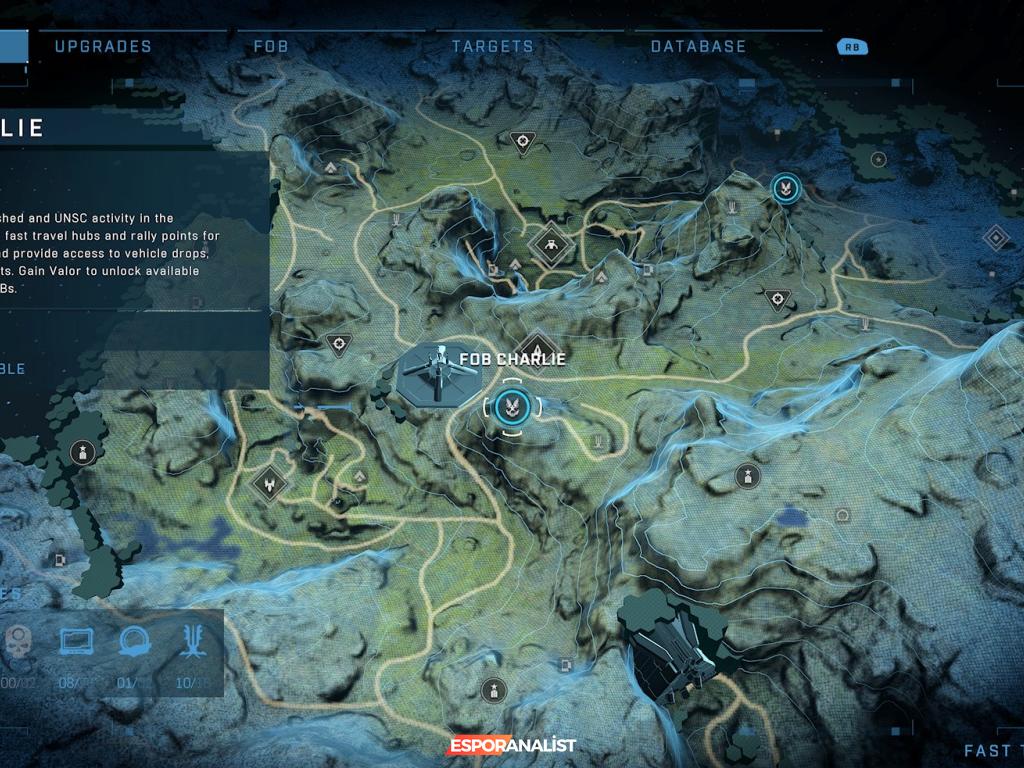The width and height of the screenshot is (1024, 768).
Task: Show the Database tab
Action: (698, 46)
